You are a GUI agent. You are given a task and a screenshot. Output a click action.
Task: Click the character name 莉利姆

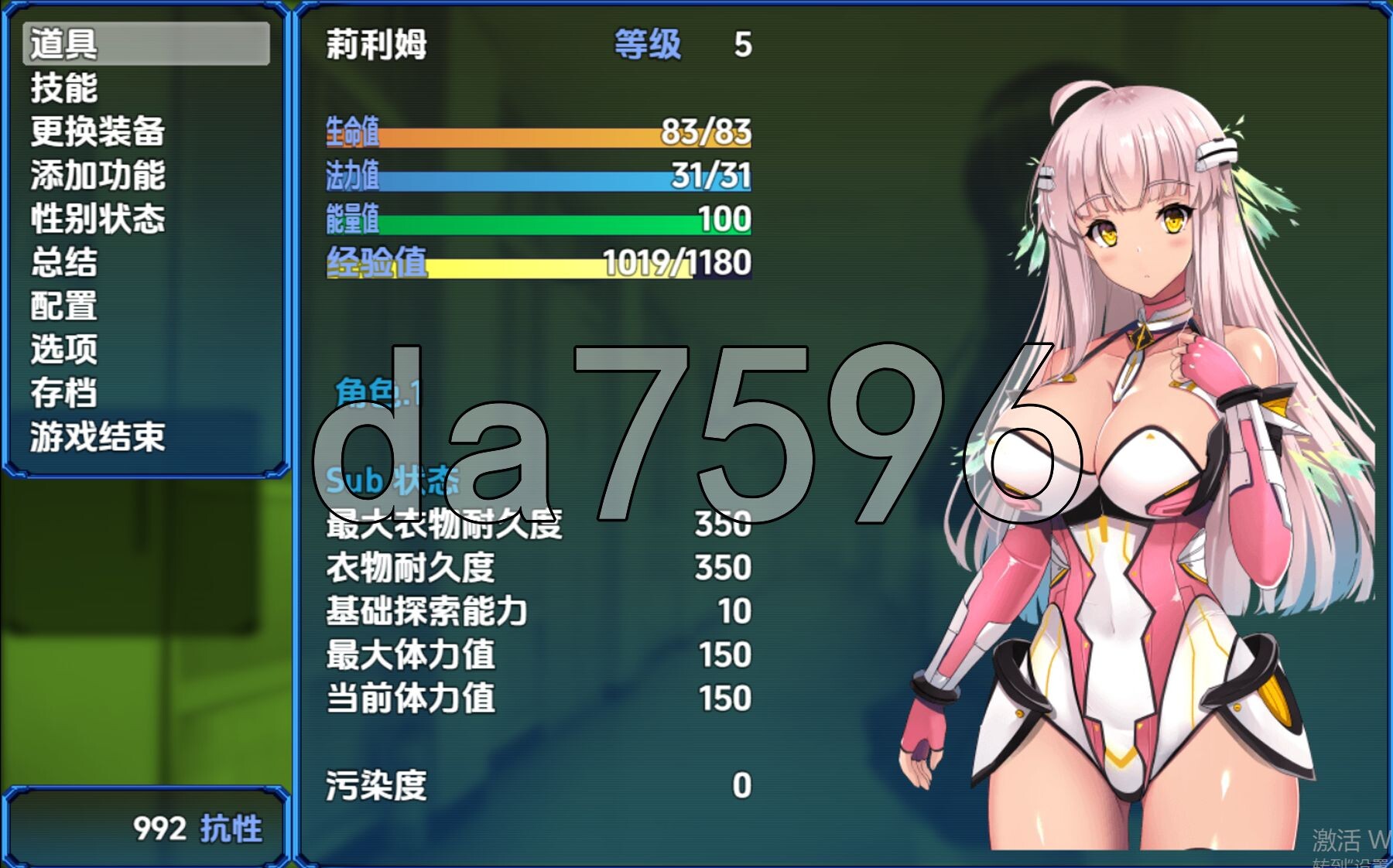click(x=377, y=44)
